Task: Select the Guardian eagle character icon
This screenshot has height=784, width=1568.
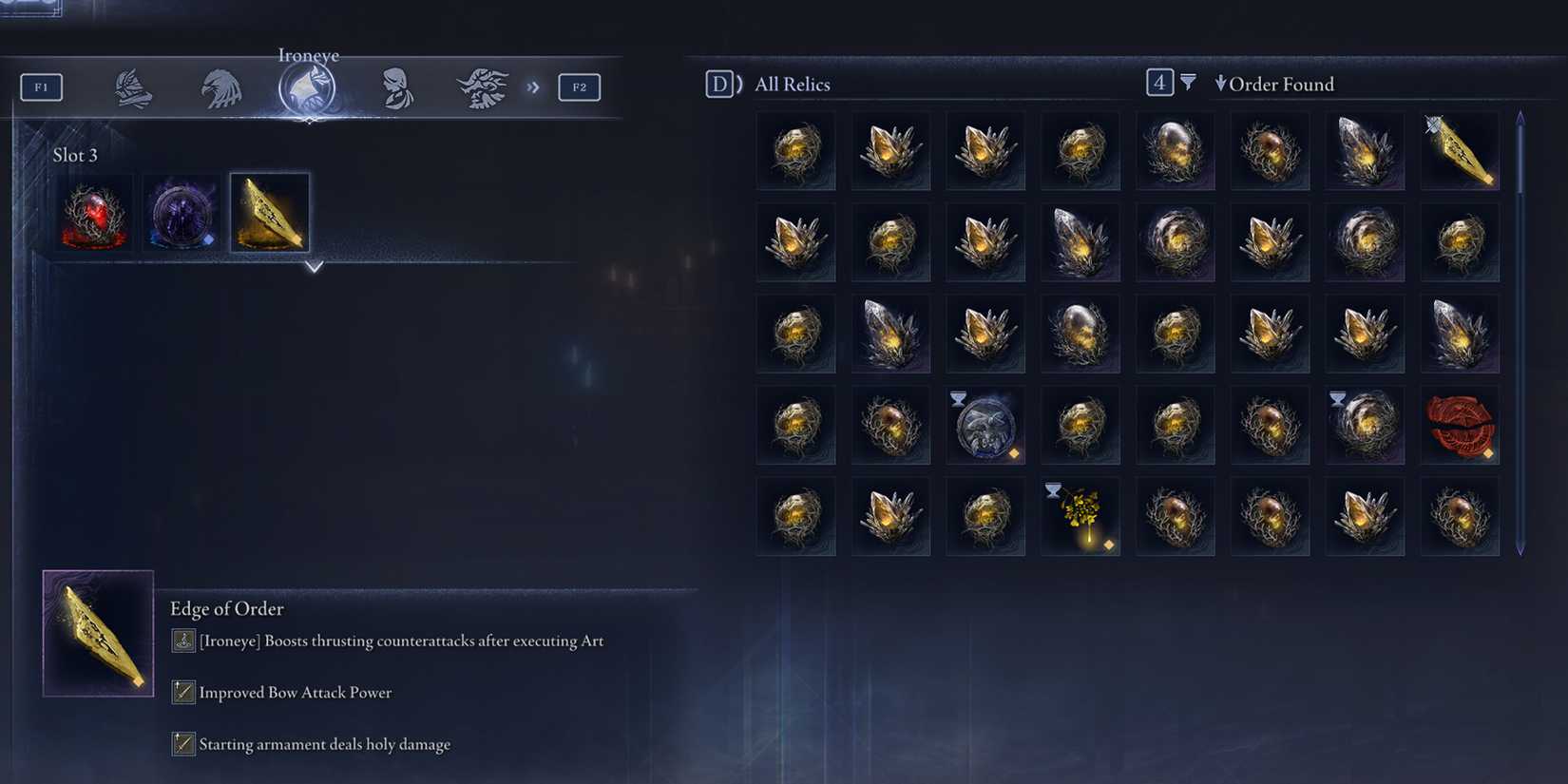Action: click(x=220, y=86)
